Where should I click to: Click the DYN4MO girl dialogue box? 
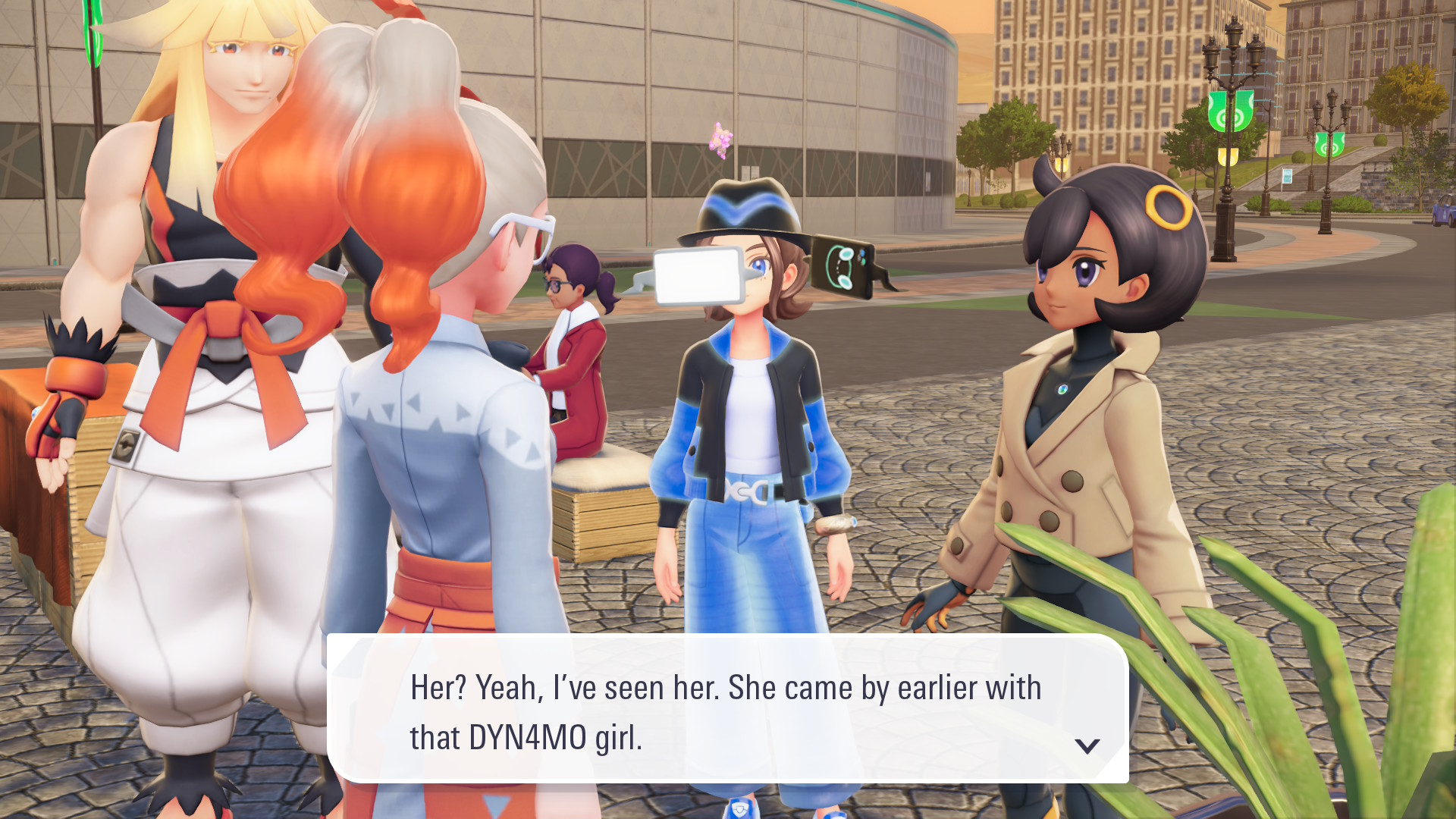(x=726, y=710)
